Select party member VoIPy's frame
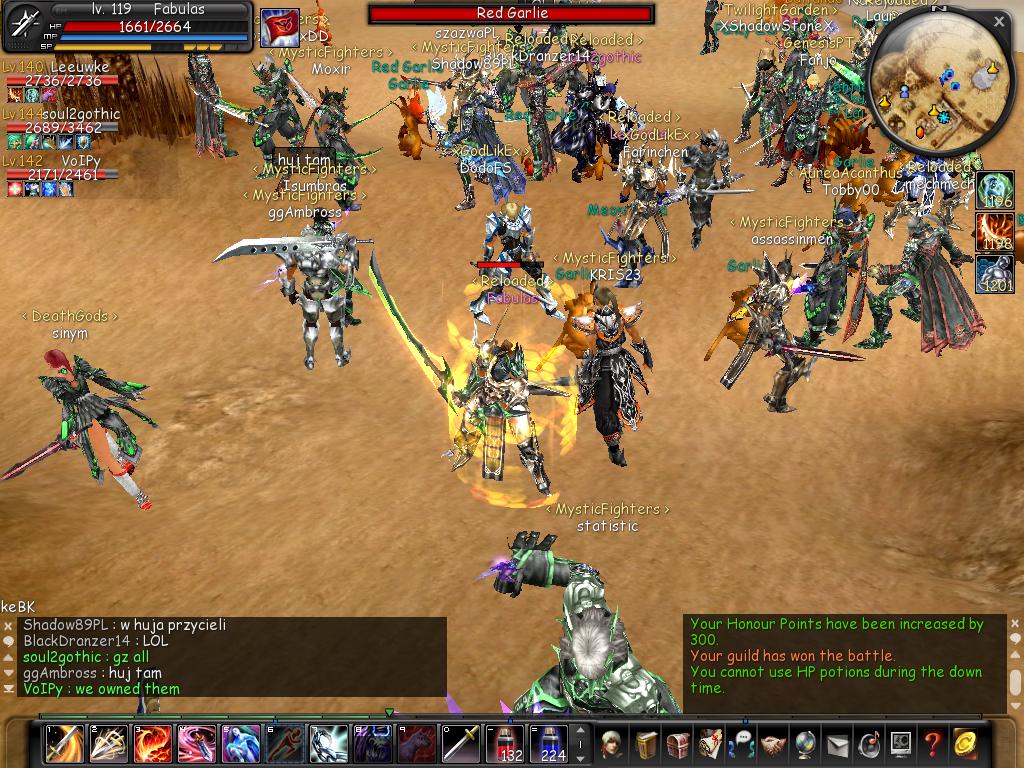This screenshot has height=768, width=1024. [x=62, y=174]
